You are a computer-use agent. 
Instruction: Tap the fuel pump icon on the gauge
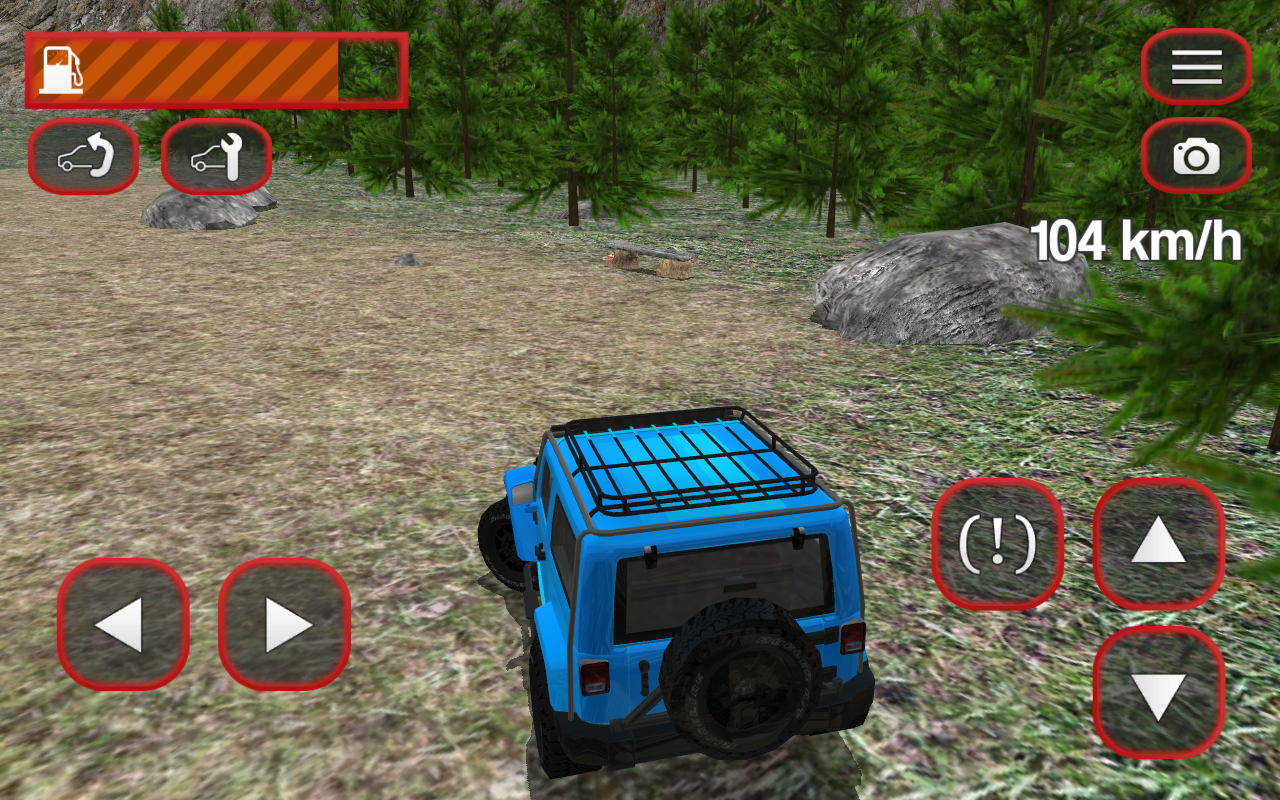[x=62, y=67]
